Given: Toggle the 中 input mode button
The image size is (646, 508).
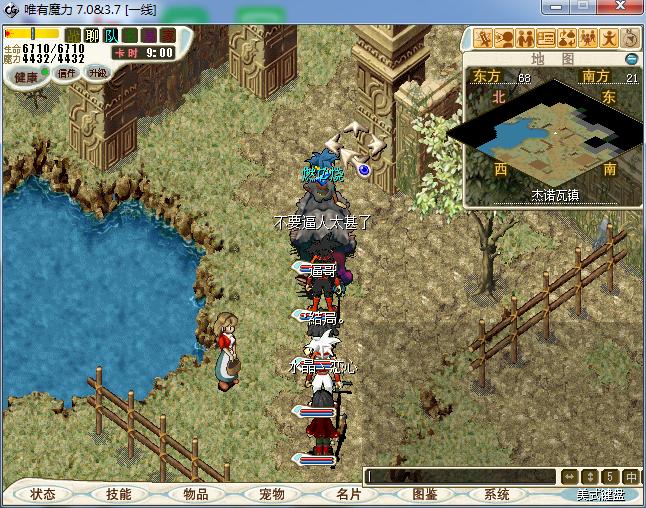Looking at the screenshot, I should click(632, 477).
